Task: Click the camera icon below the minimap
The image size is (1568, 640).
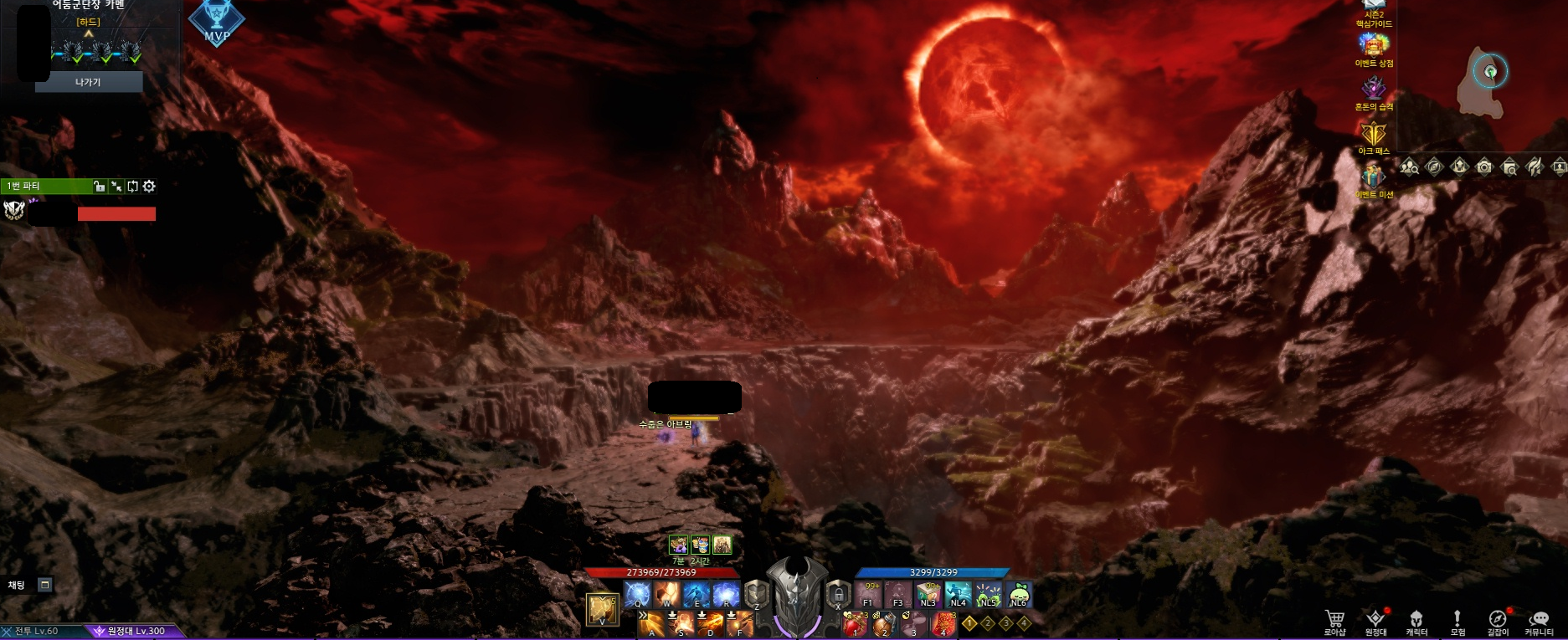Action: (1484, 167)
